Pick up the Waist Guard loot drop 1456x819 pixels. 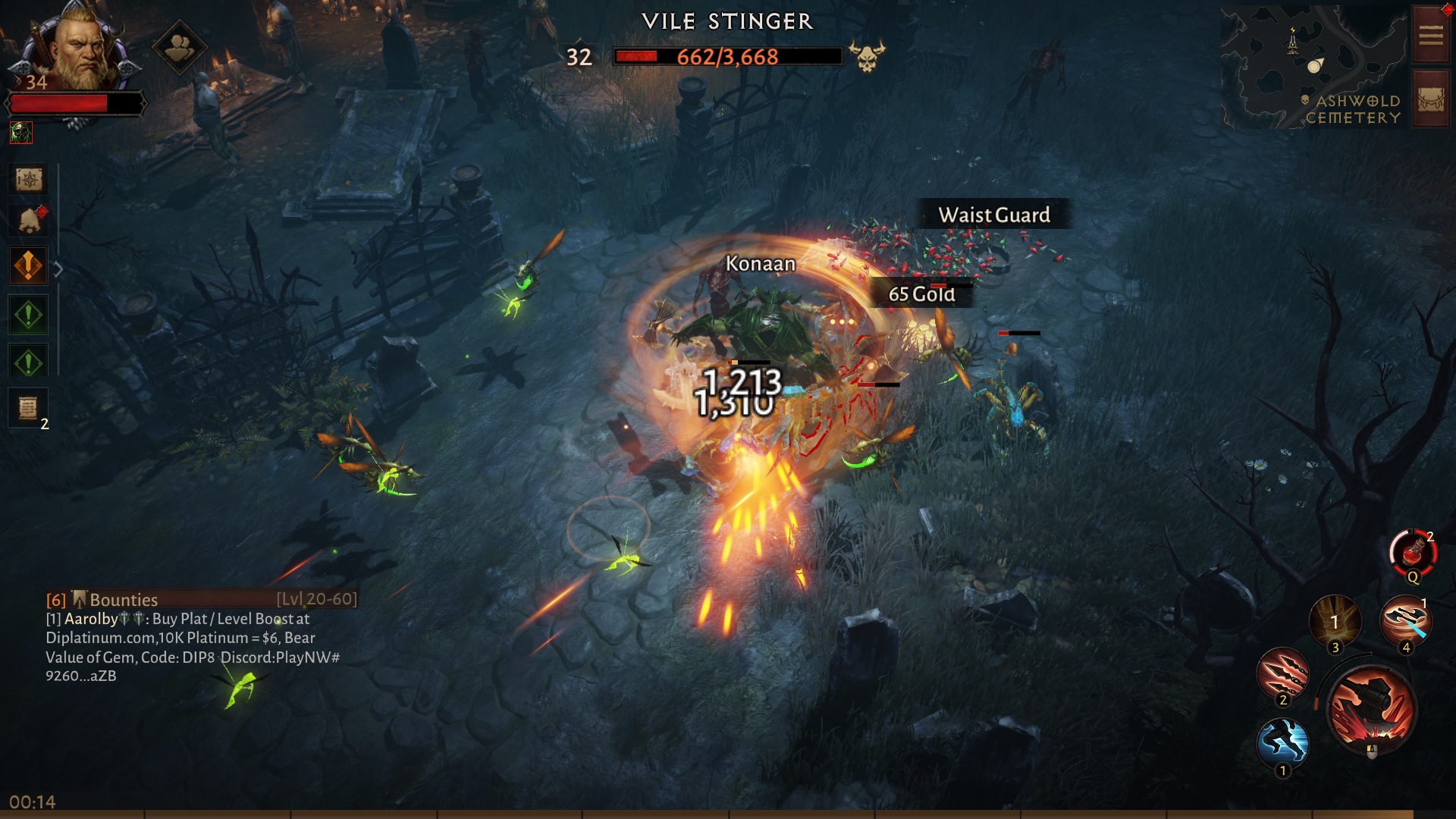pyautogui.click(x=994, y=215)
